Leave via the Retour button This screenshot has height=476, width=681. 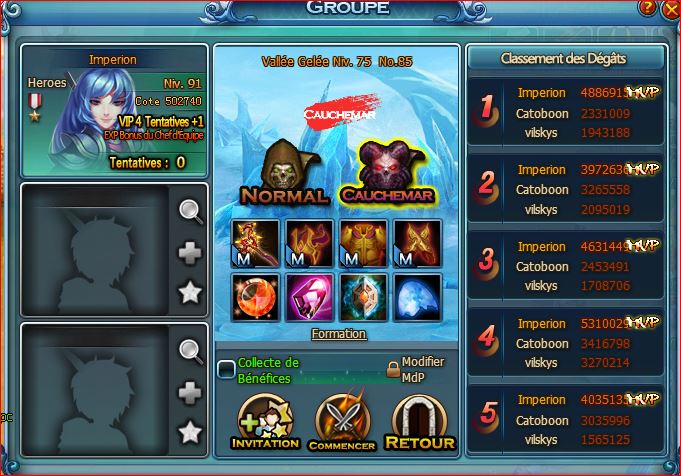(419, 421)
